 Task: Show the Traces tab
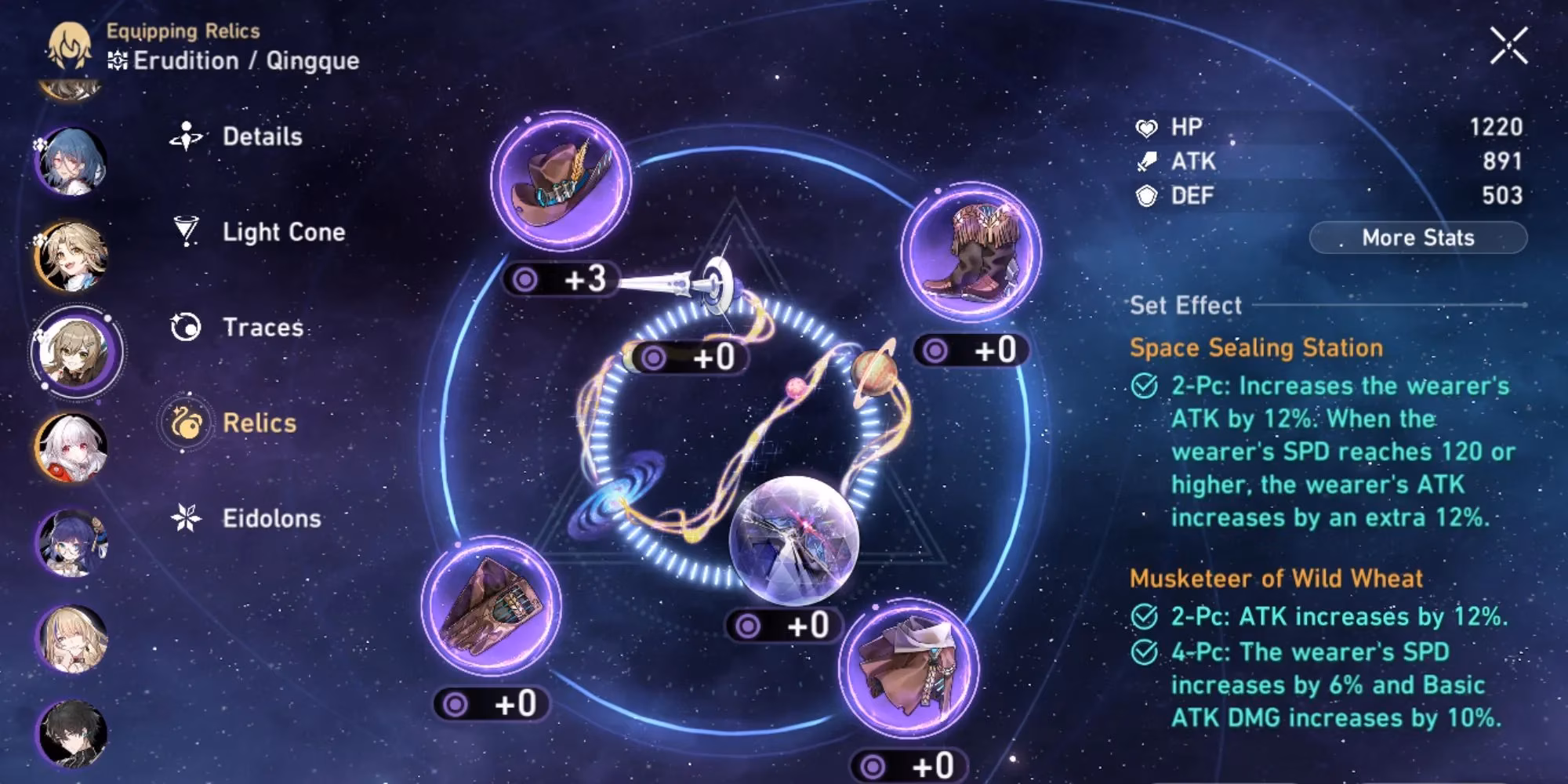(x=262, y=327)
